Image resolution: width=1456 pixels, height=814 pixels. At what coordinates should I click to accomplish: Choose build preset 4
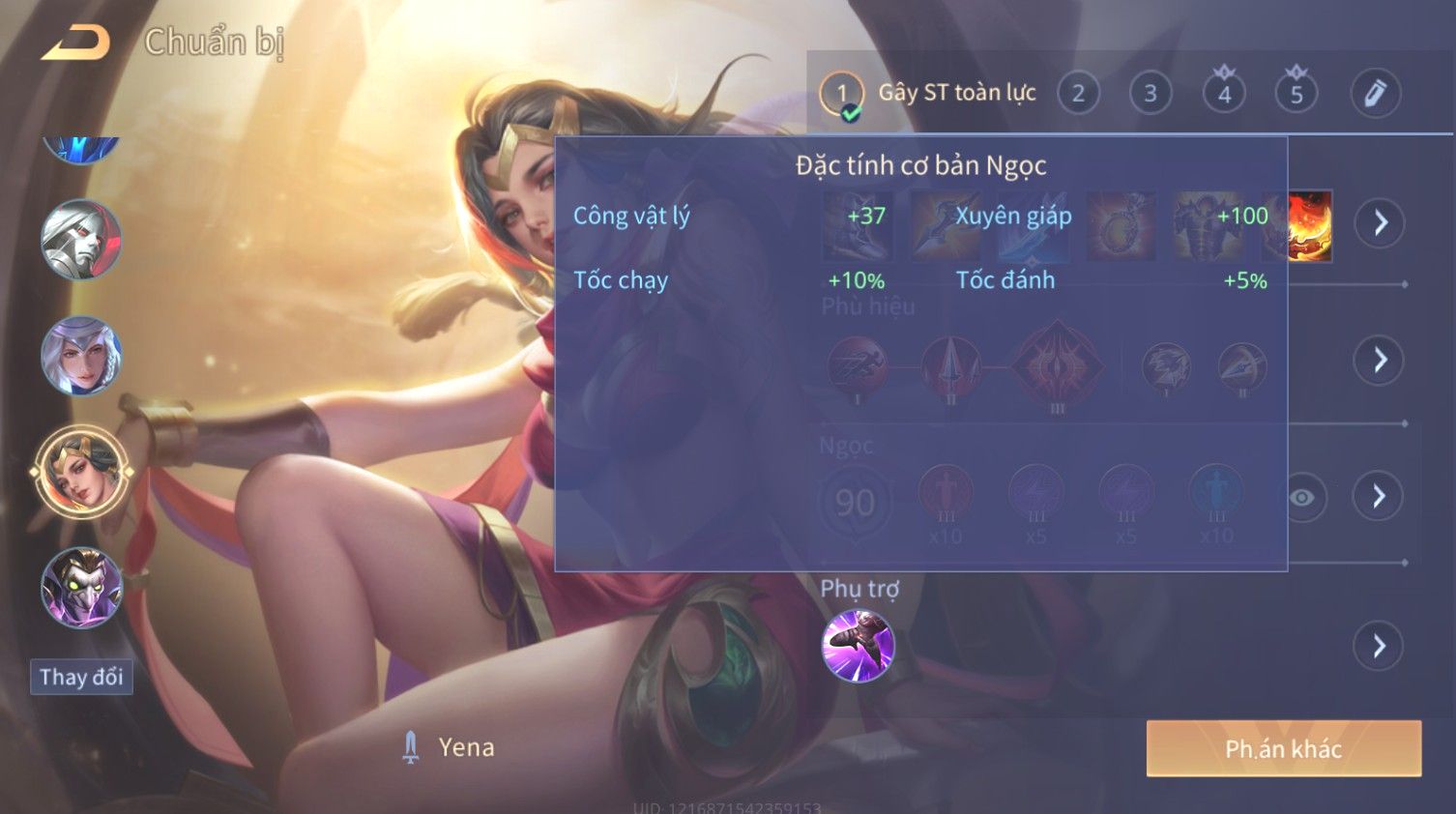click(x=1224, y=94)
